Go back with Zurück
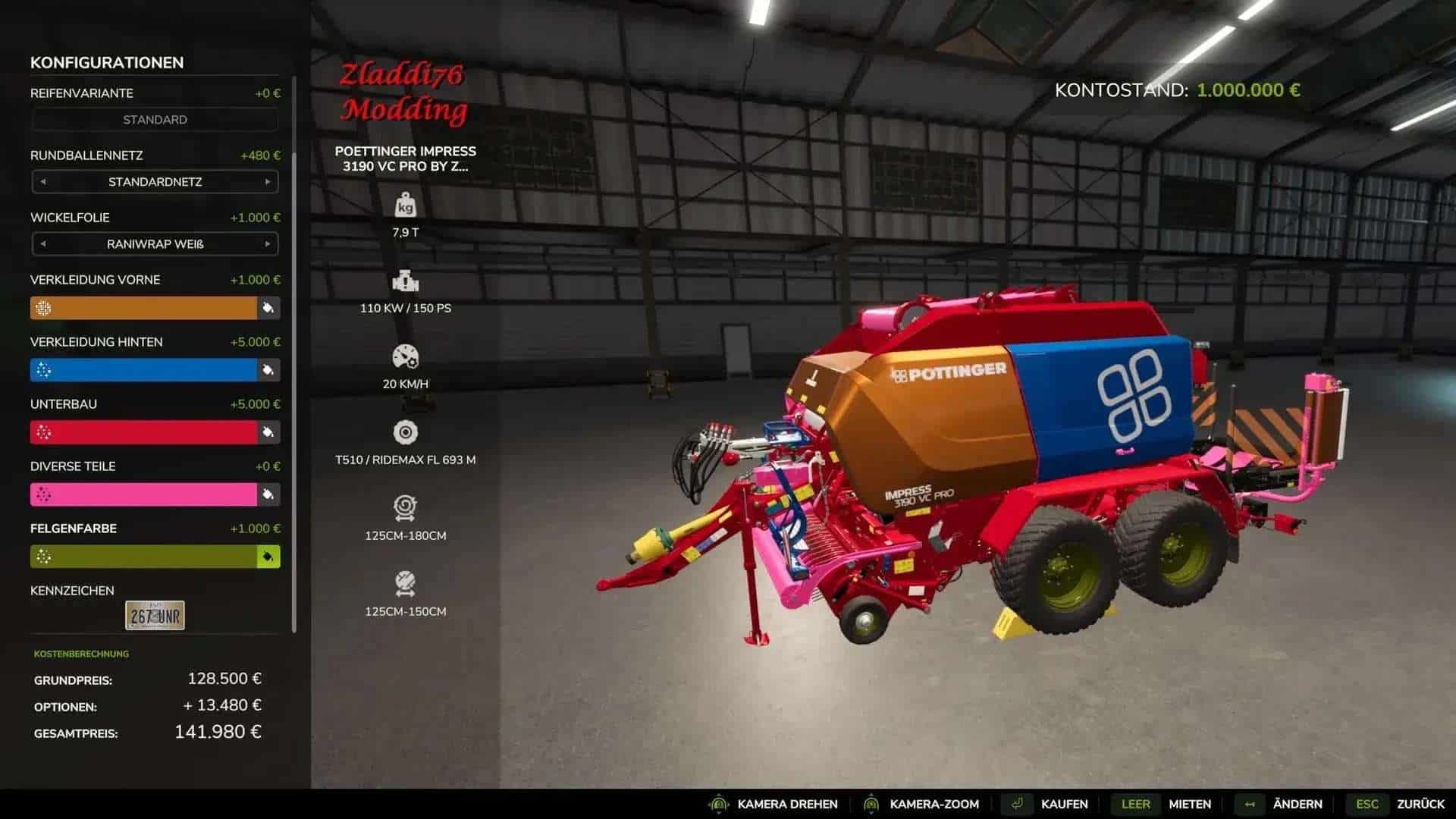 pos(1420,804)
